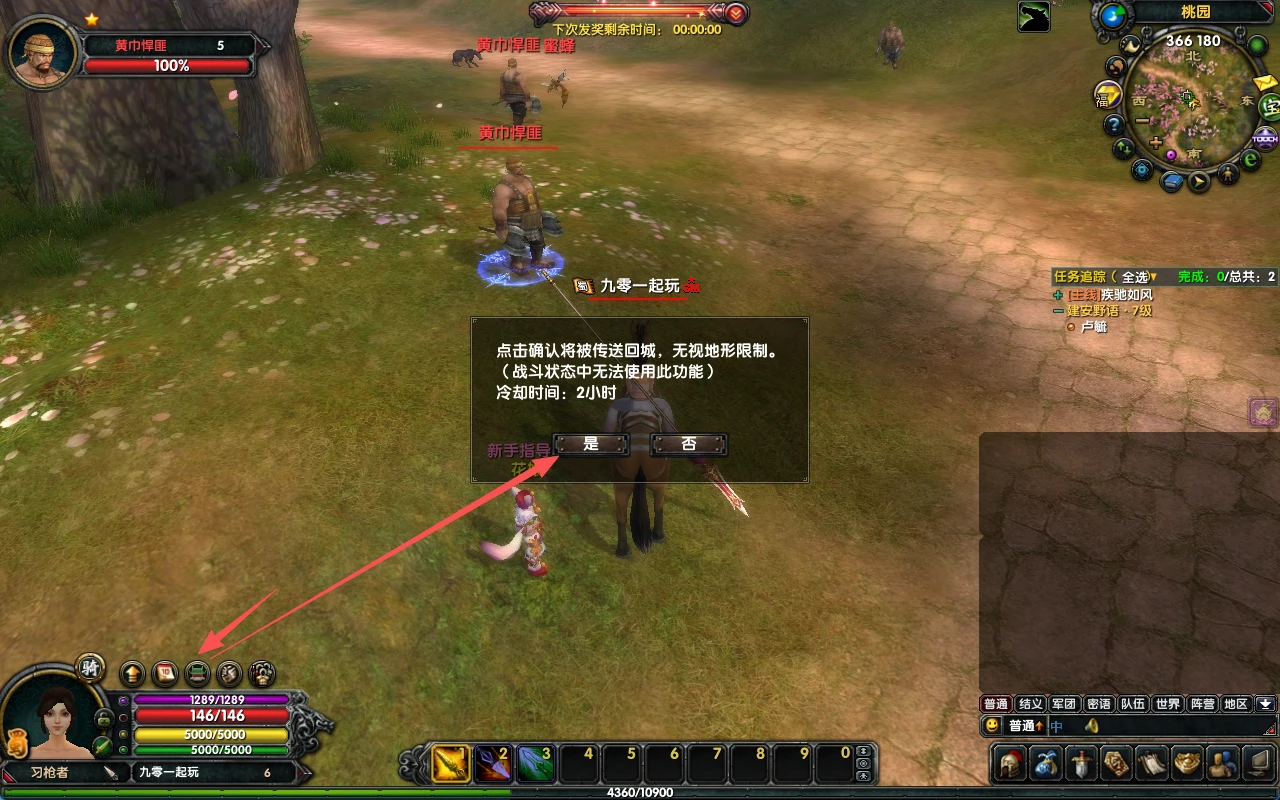1280x800 pixels.
Task: Use the green skill in slot 3
Action: point(535,765)
